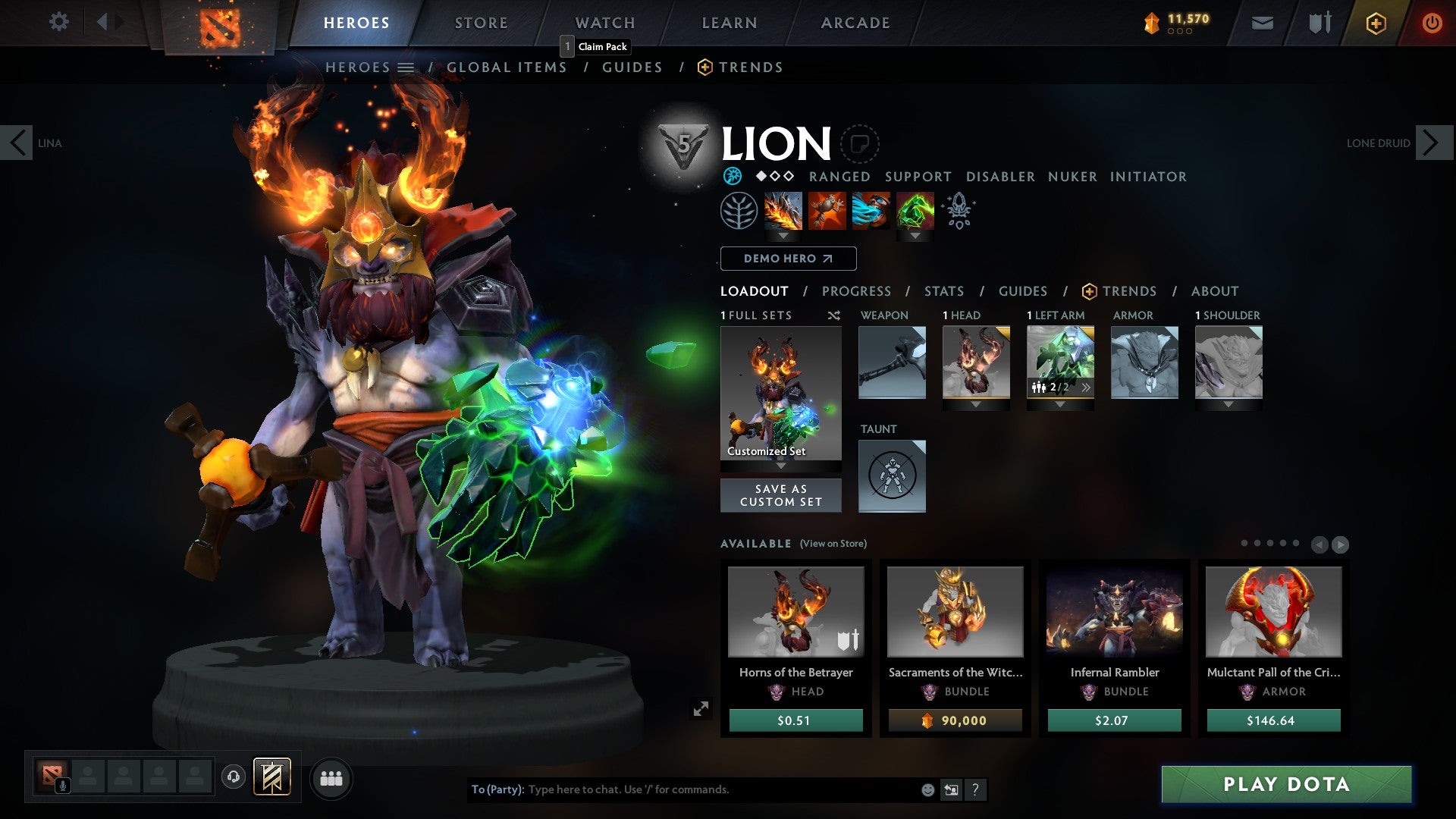The height and width of the screenshot is (819, 1456).
Task: Expand the HEAD slot dropdown arrow
Action: click(x=977, y=404)
